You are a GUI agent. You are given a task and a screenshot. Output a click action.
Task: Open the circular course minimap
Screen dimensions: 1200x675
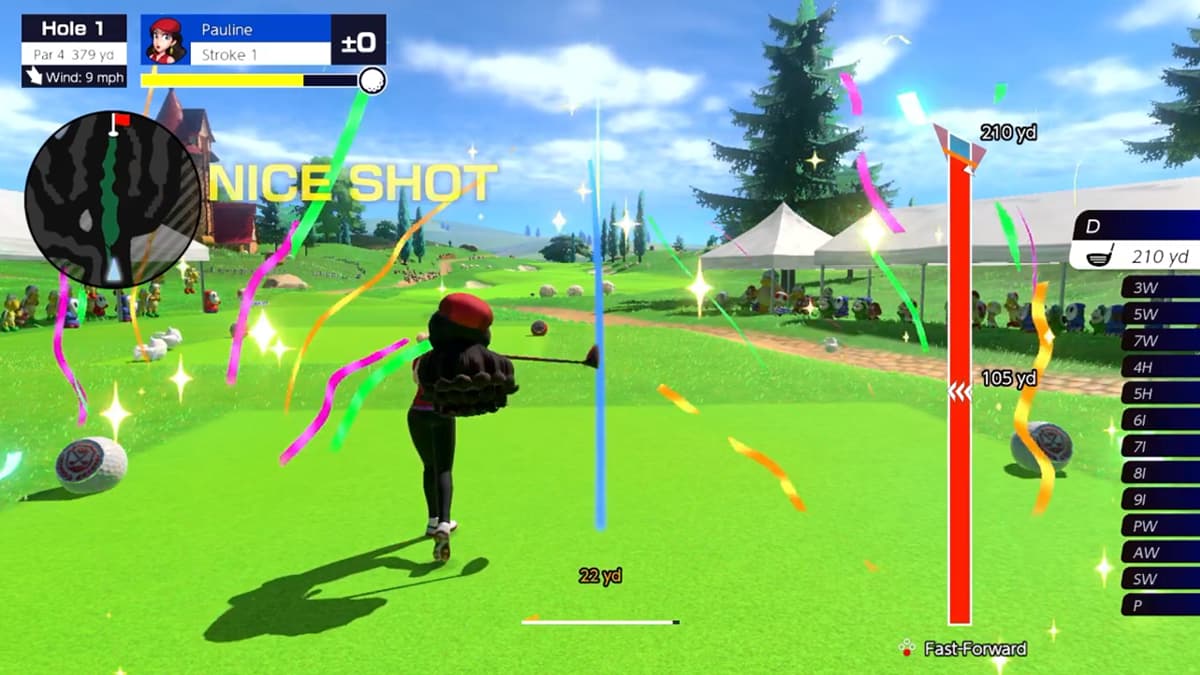[112, 198]
